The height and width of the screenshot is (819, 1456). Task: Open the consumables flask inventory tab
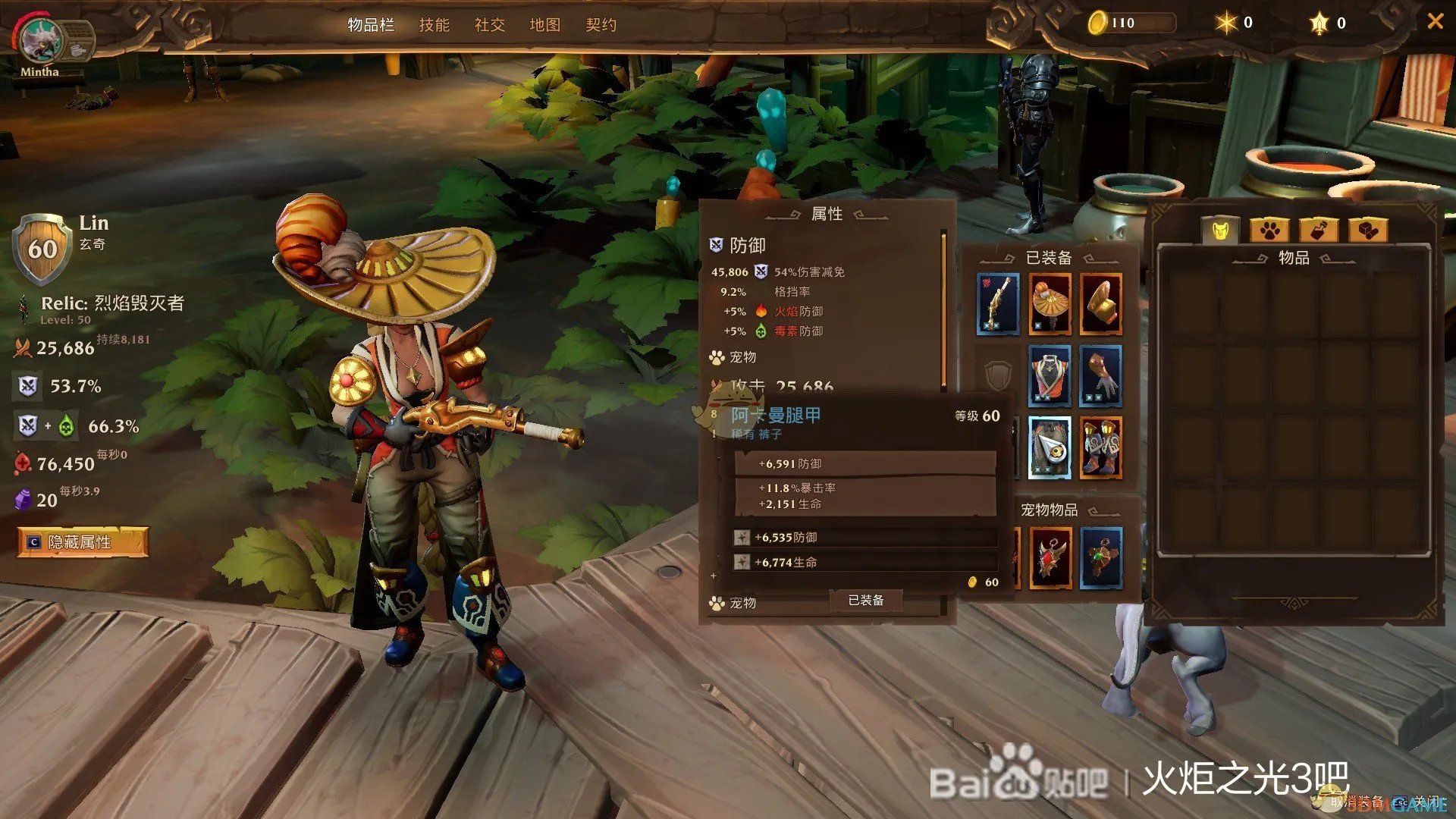[1320, 230]
